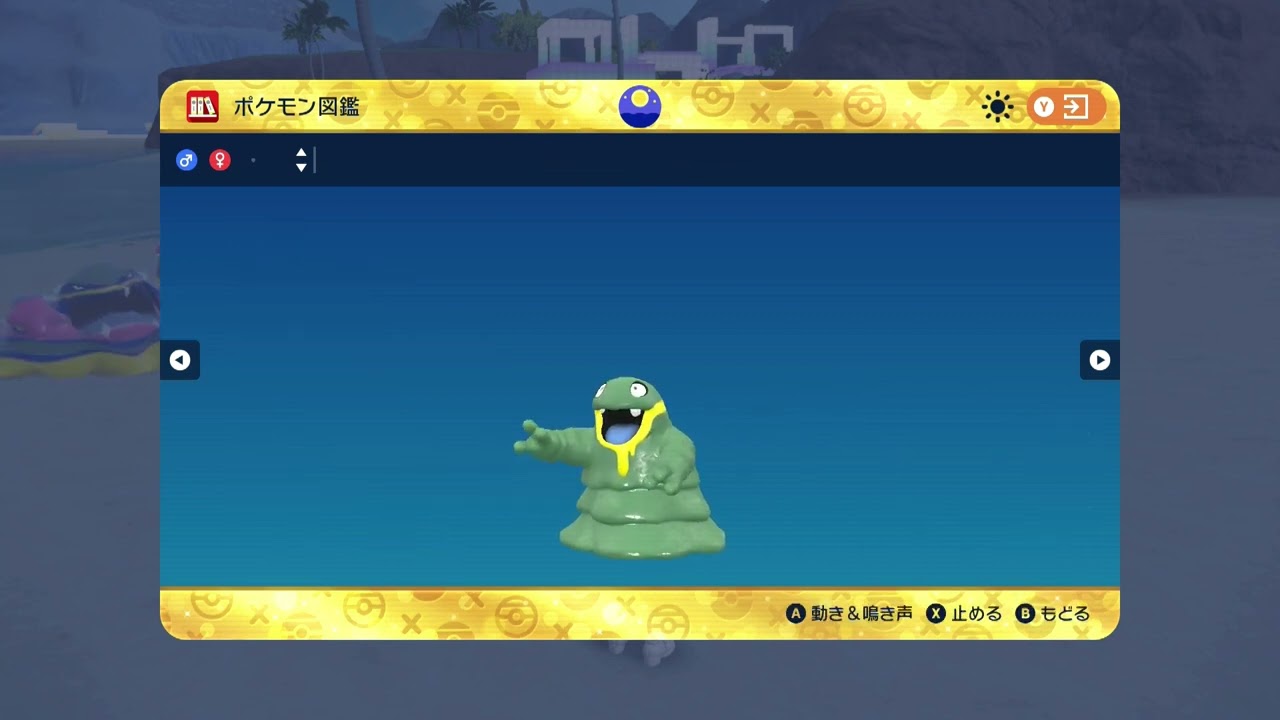Click the sun brightness icon in the header
The height and width of the screenshot is (720, 1280).
996,106
